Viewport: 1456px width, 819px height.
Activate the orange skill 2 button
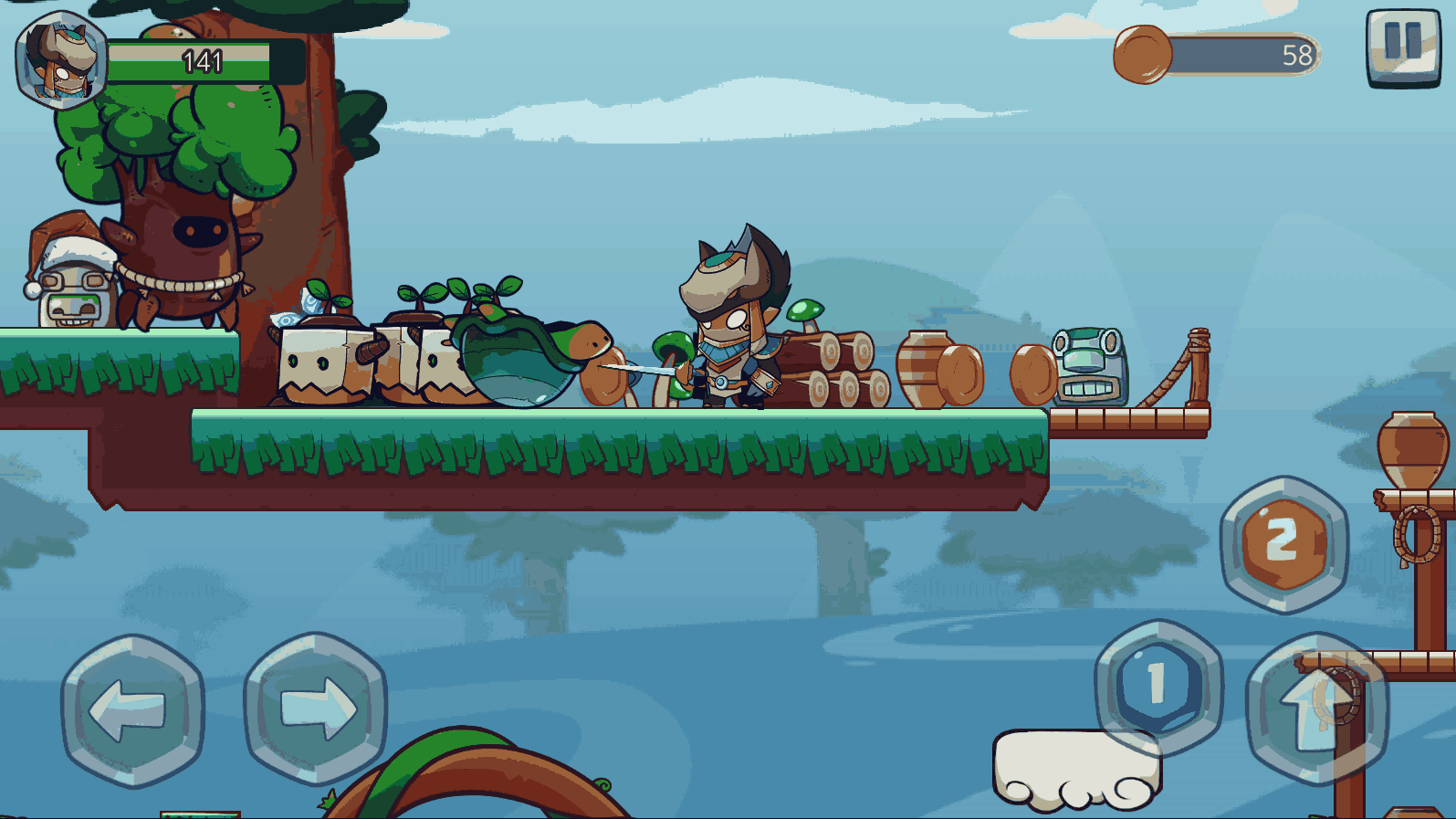point(1283,543)
